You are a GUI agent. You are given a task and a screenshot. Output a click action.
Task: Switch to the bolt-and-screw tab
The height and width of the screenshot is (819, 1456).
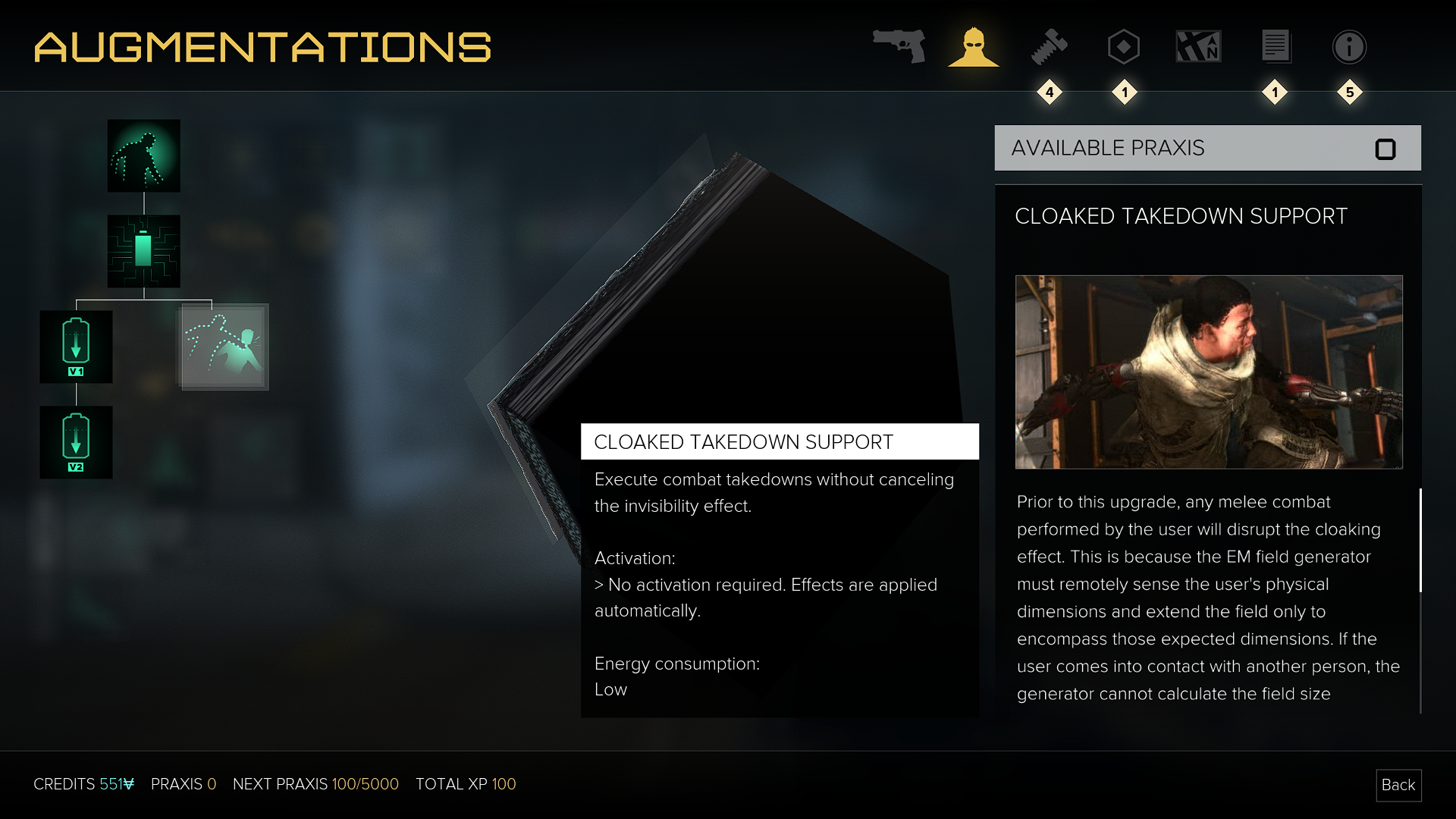point(1050,47)
